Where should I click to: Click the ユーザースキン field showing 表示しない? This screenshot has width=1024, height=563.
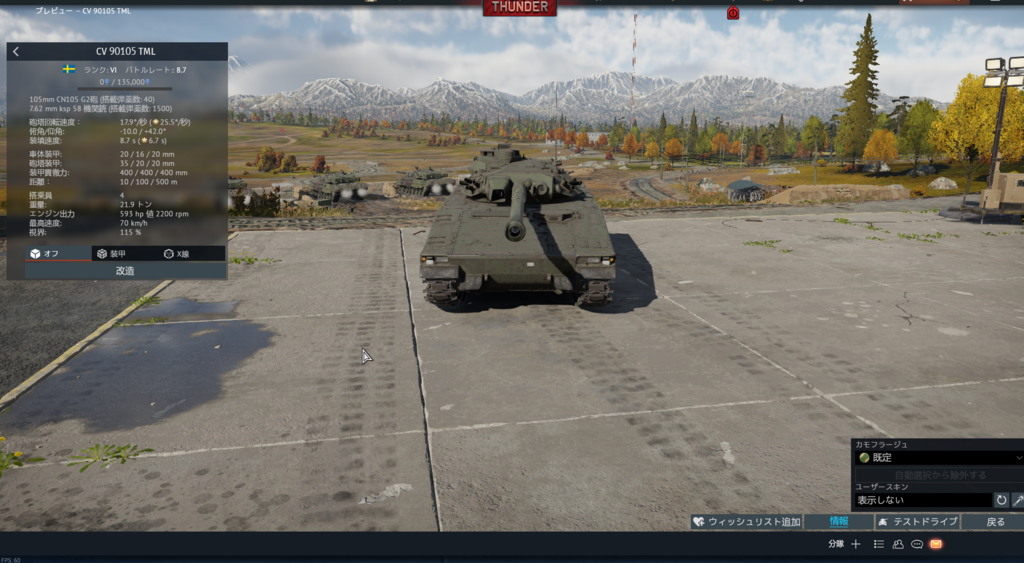[920, 500]
